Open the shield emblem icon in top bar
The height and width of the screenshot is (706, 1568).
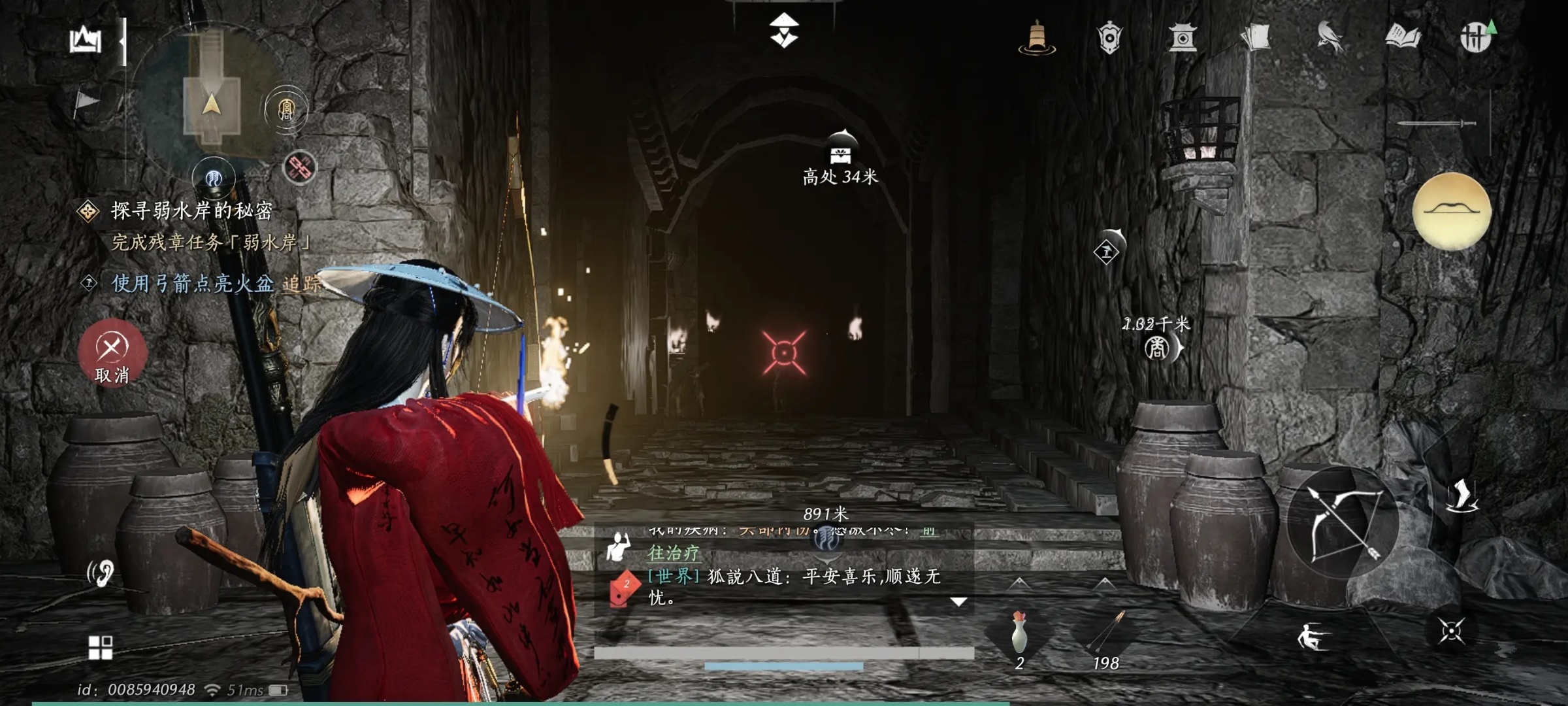point(1109,37)
